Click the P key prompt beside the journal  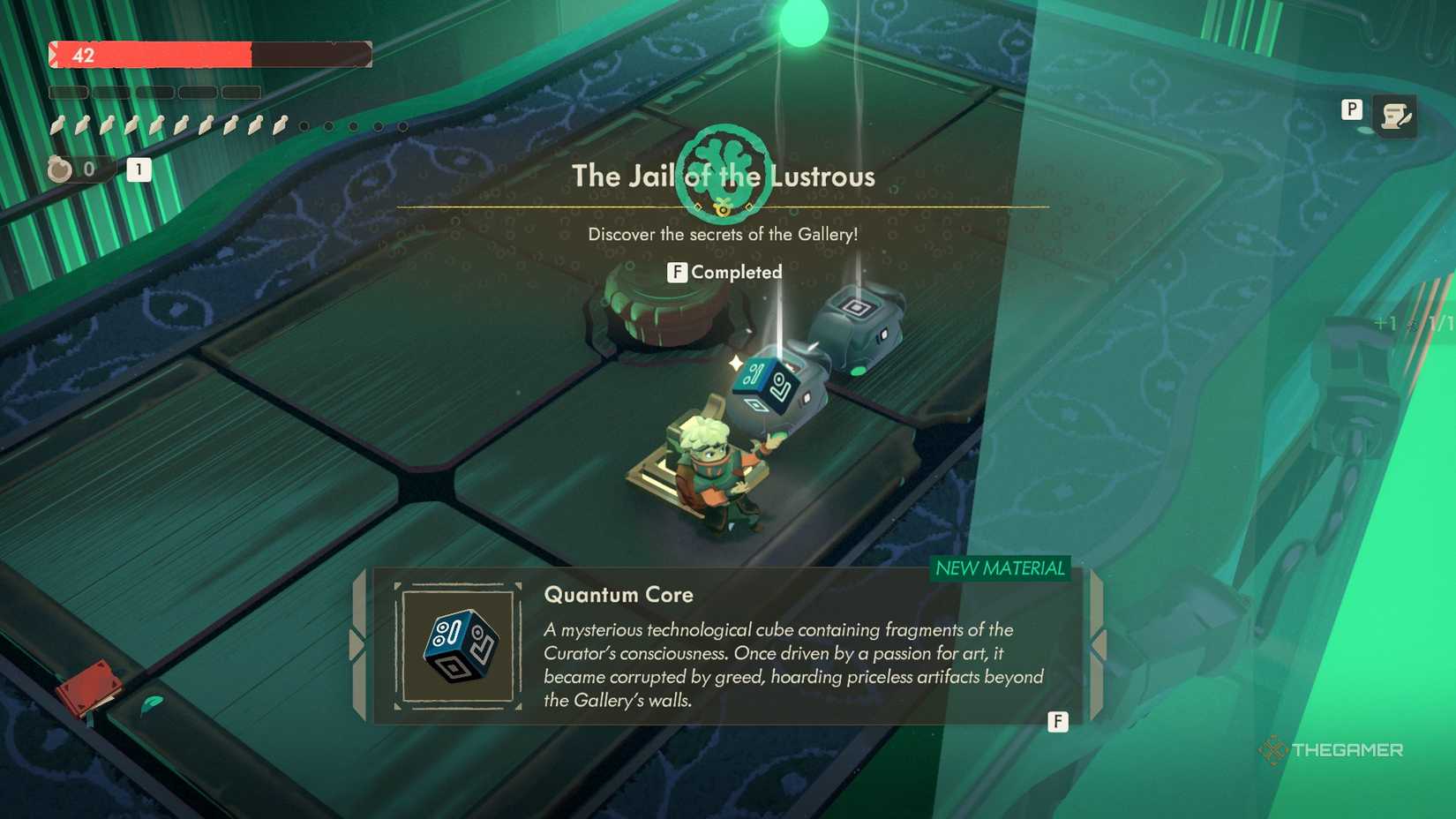1351,109
